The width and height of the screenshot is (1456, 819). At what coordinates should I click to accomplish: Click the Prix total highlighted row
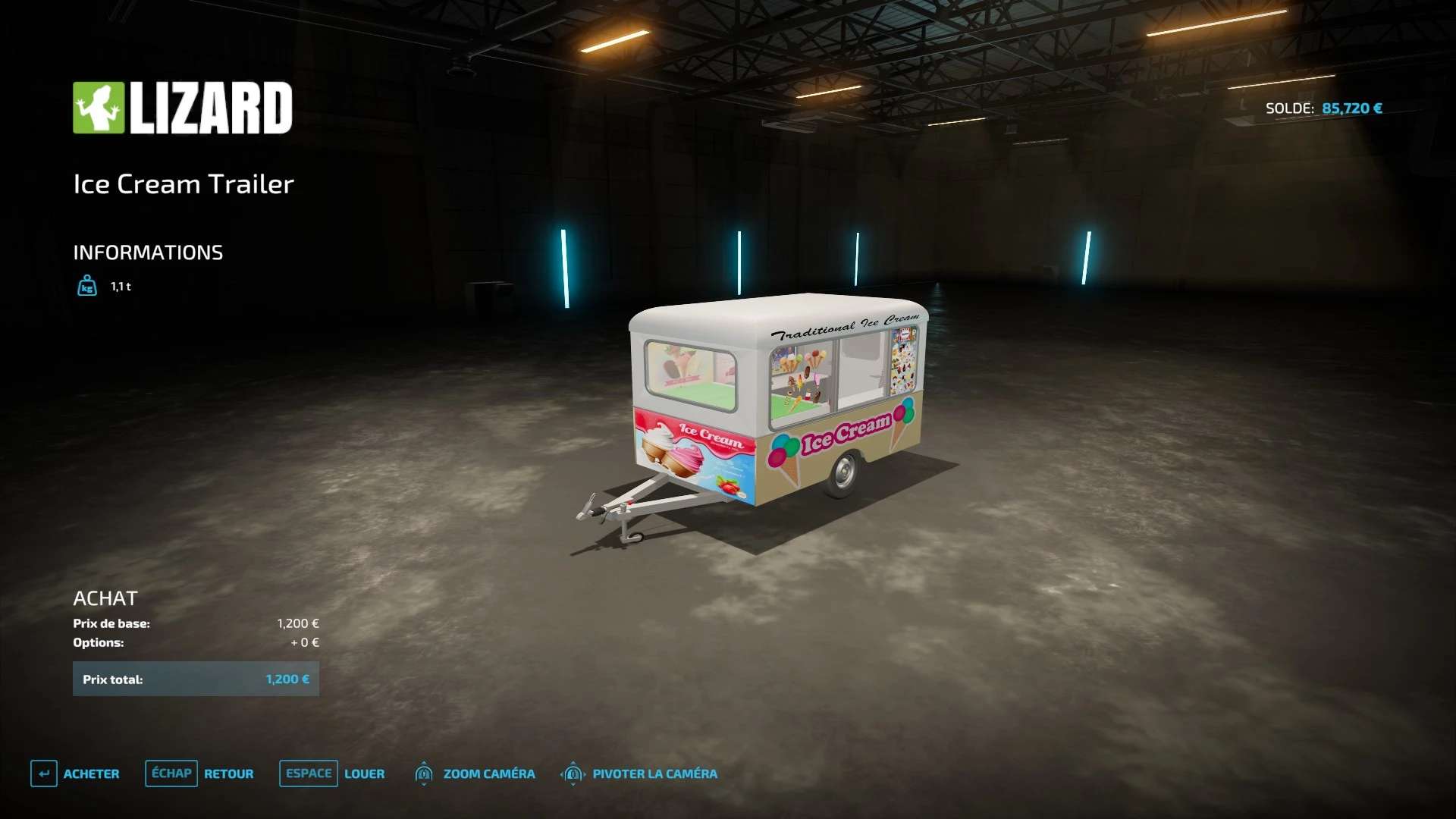(196, 679)
